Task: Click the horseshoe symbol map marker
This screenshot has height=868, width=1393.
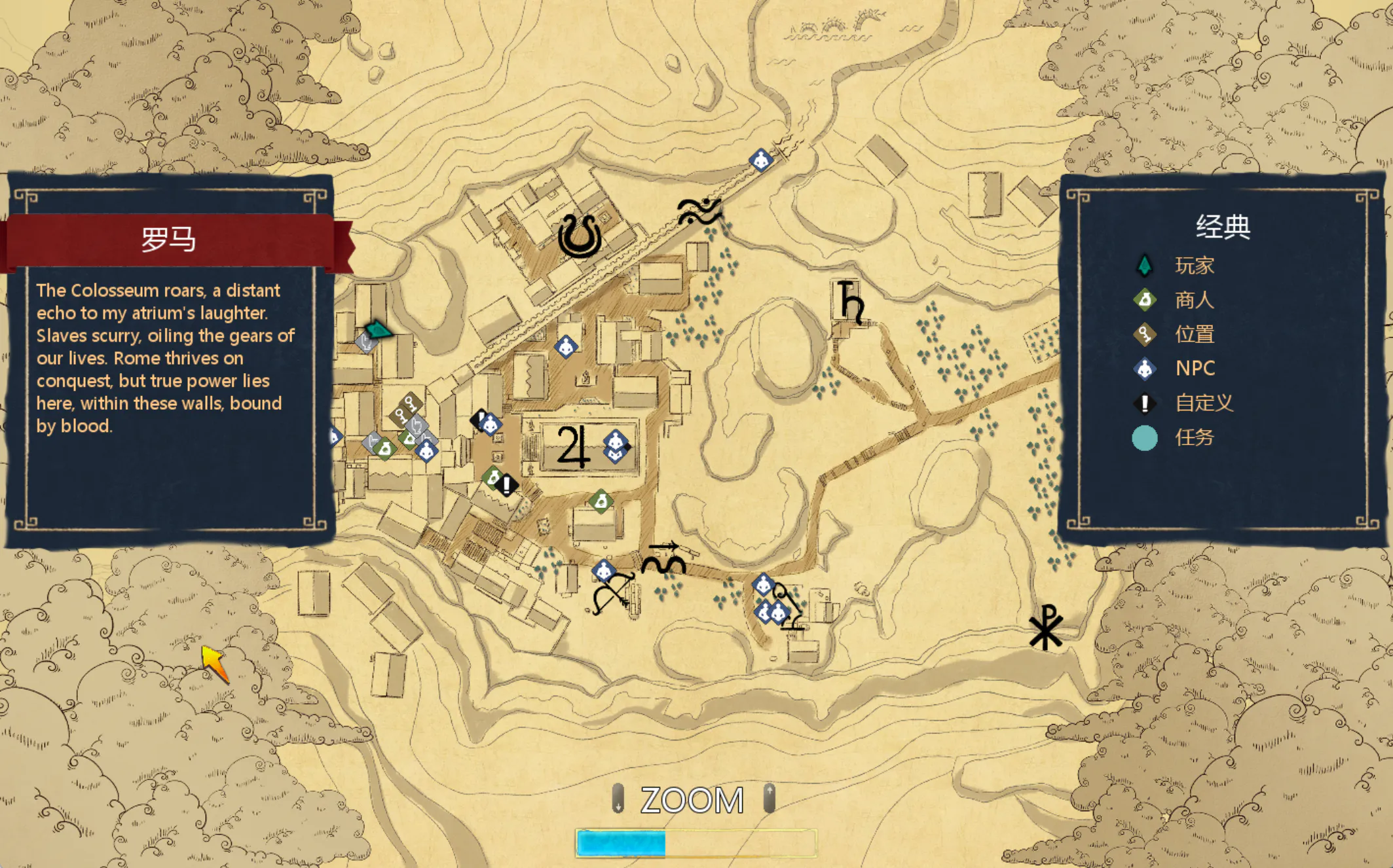Action: [x=580, y=236]
